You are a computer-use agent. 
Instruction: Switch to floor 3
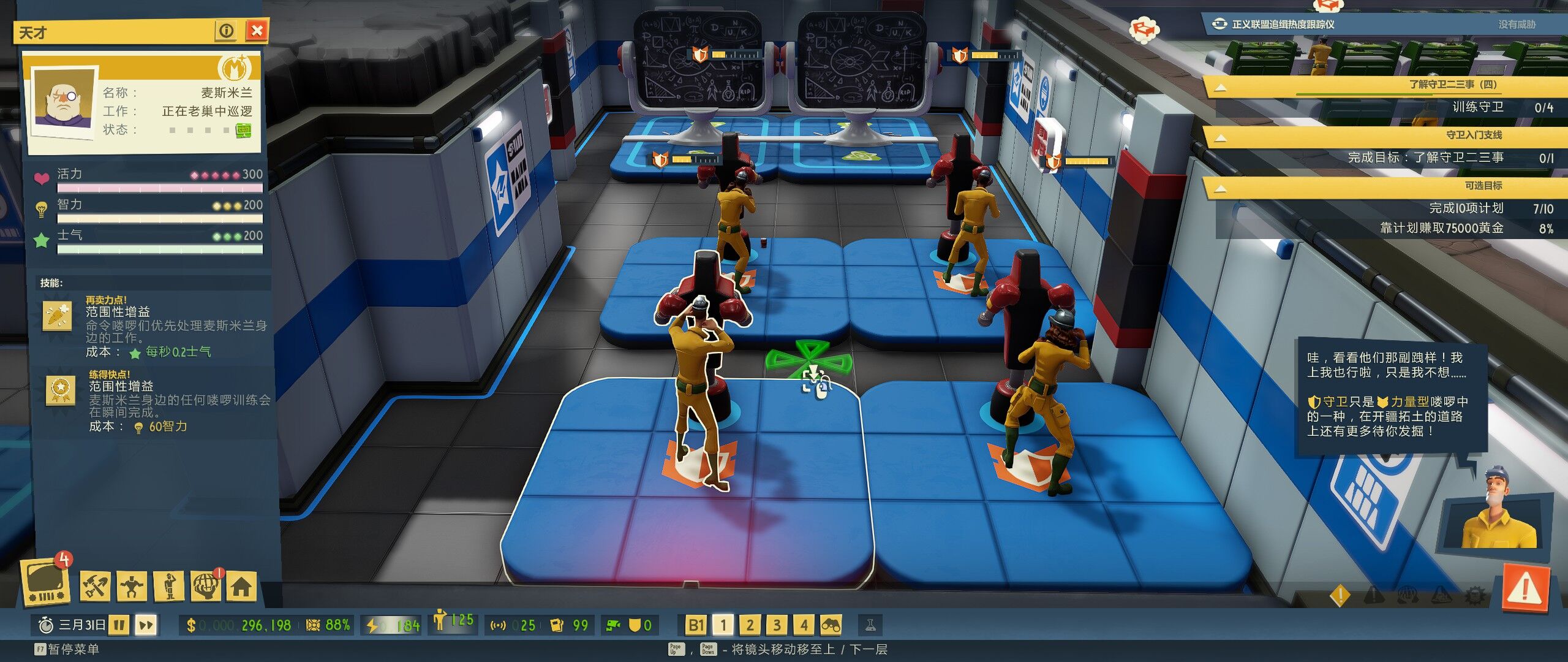777,625
